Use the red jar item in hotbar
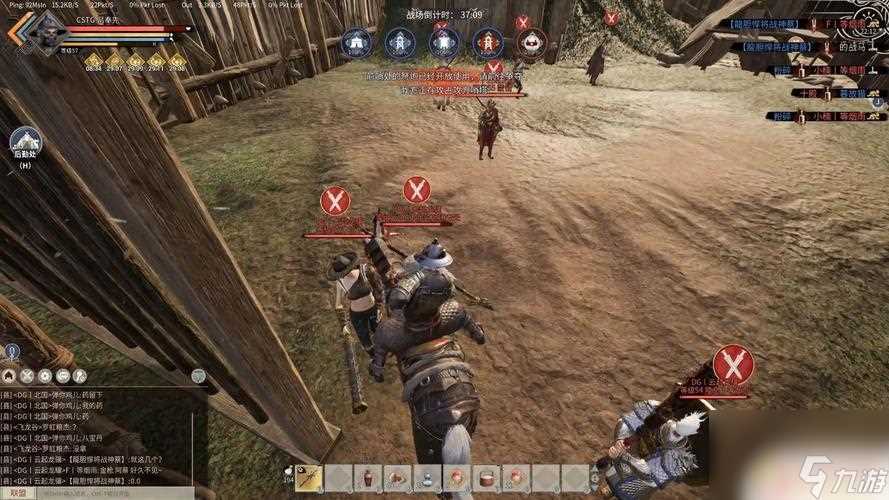 click(370, 478)
